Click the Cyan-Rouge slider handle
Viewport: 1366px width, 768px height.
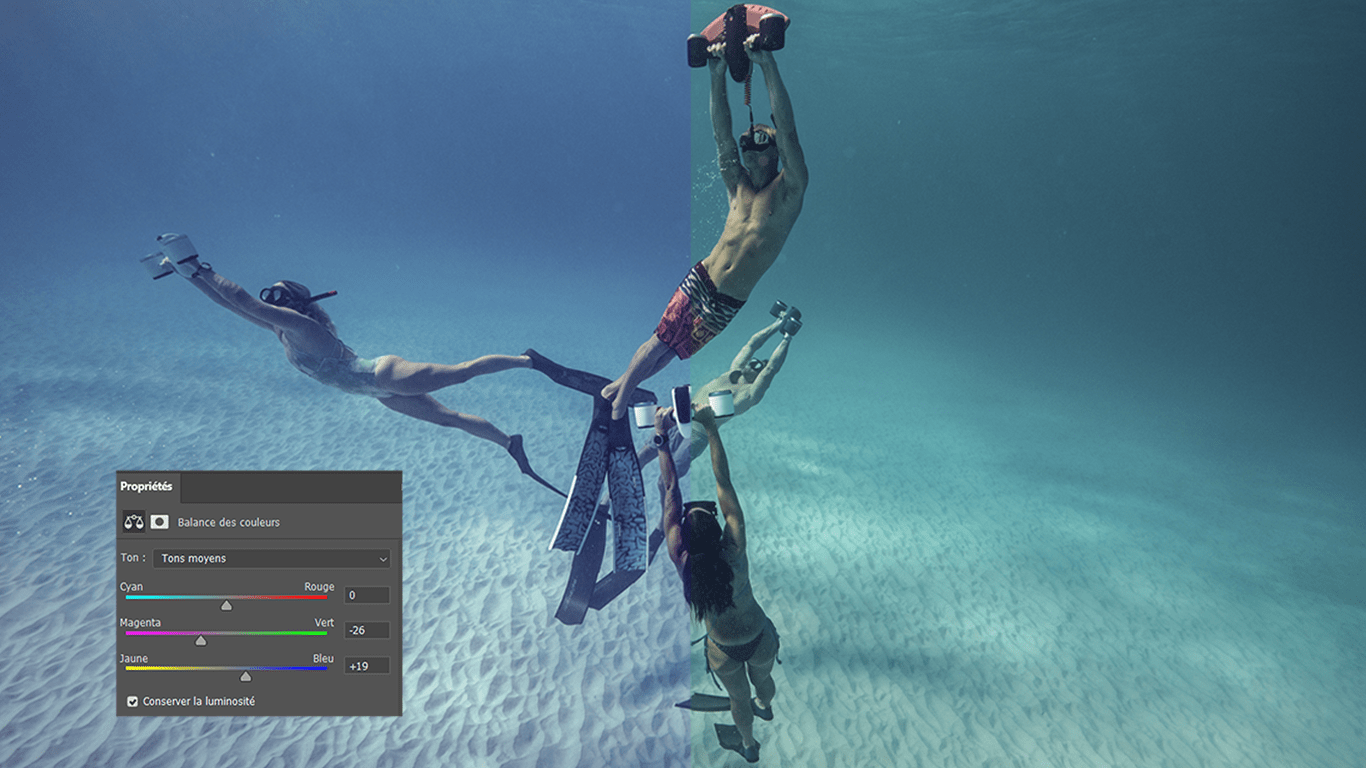click(226, 604)
